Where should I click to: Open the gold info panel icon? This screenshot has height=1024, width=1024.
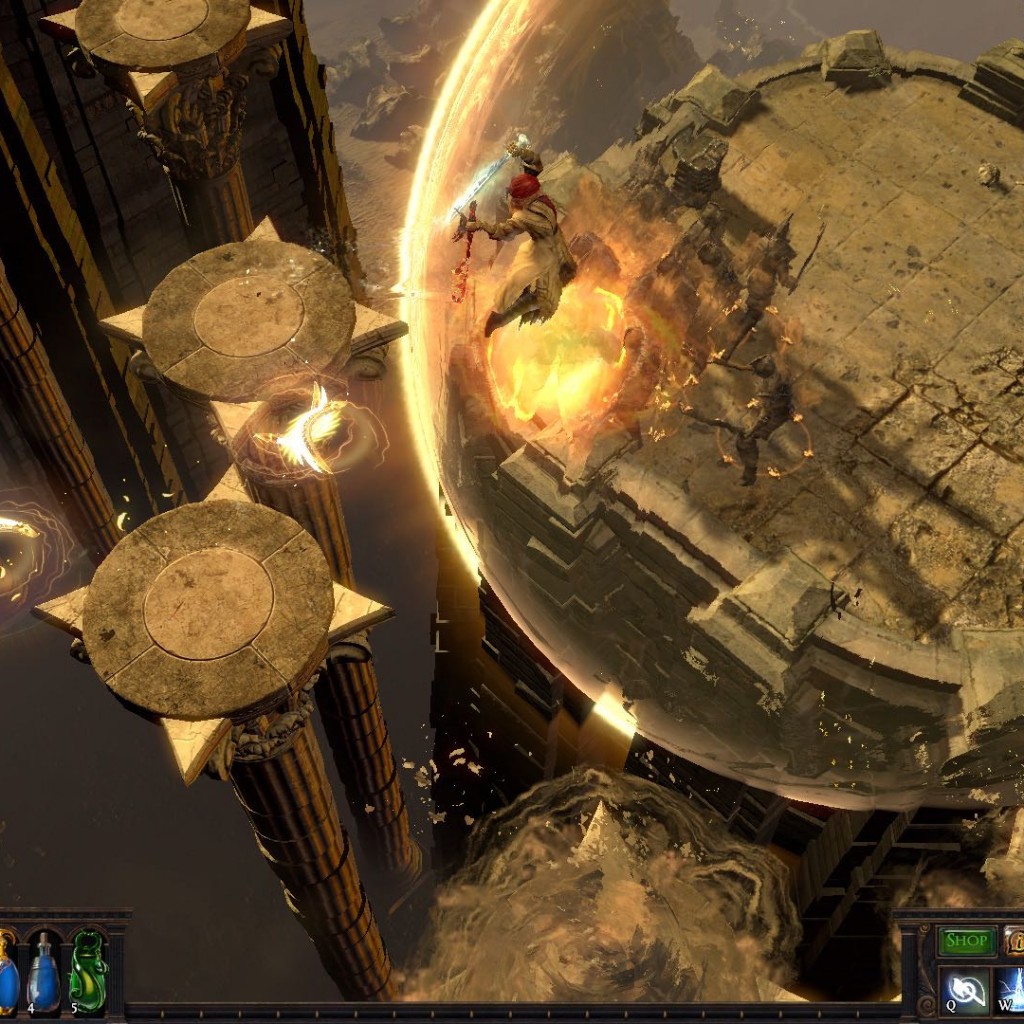[x=1014, y=941]
